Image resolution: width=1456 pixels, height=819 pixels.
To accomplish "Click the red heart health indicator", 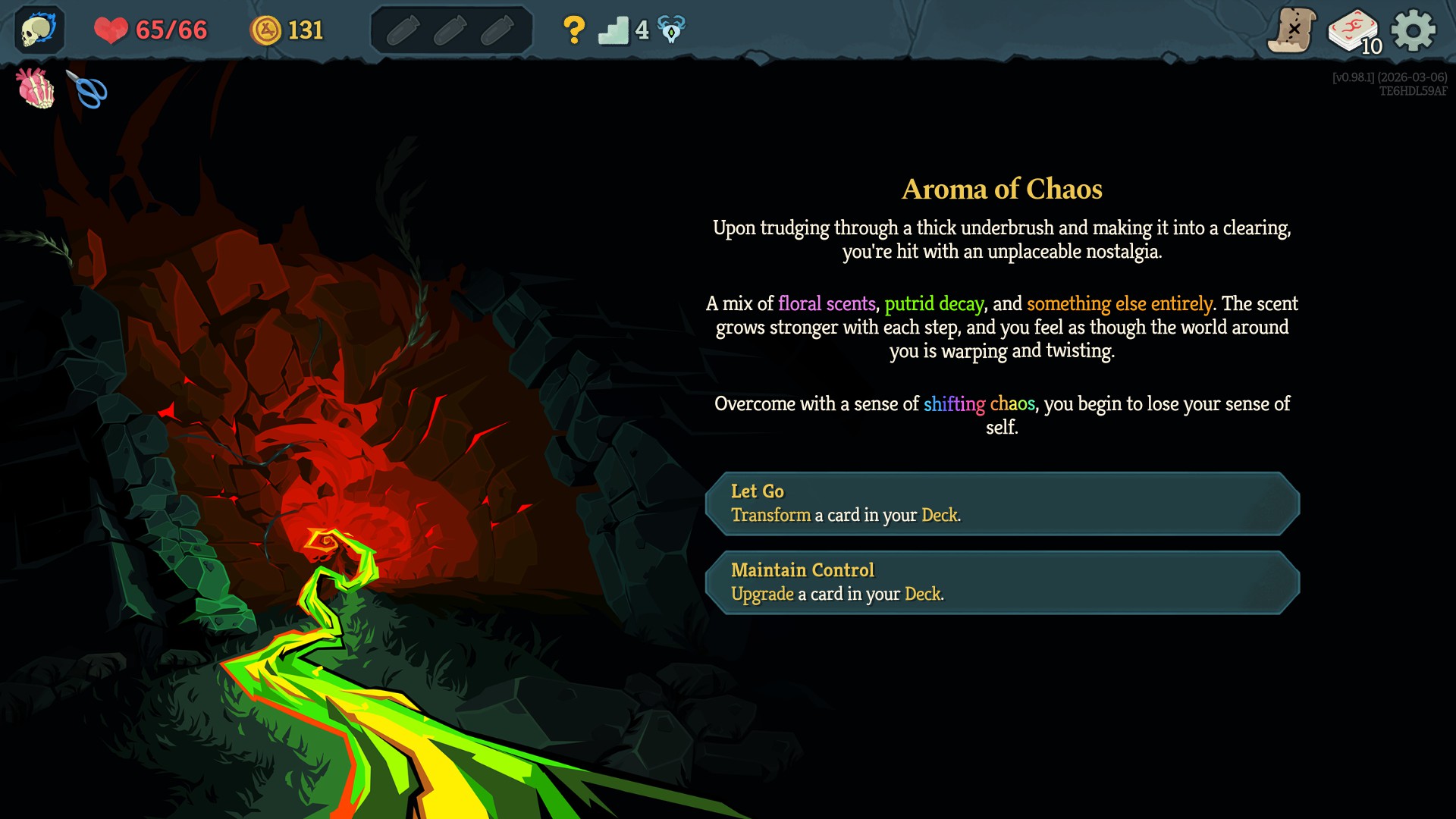I will point(111,30).
